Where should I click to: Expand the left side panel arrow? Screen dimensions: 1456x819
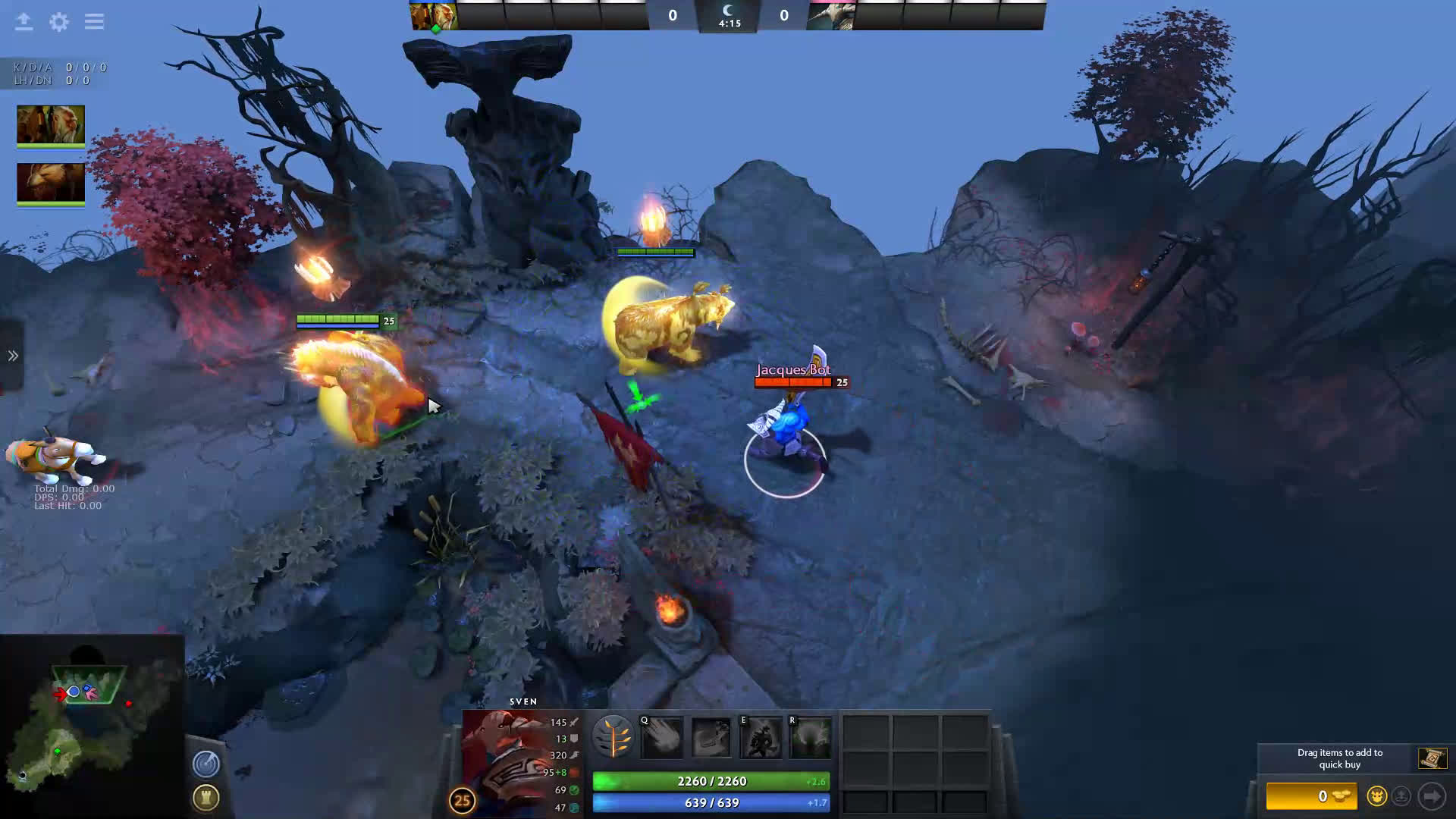13,356
